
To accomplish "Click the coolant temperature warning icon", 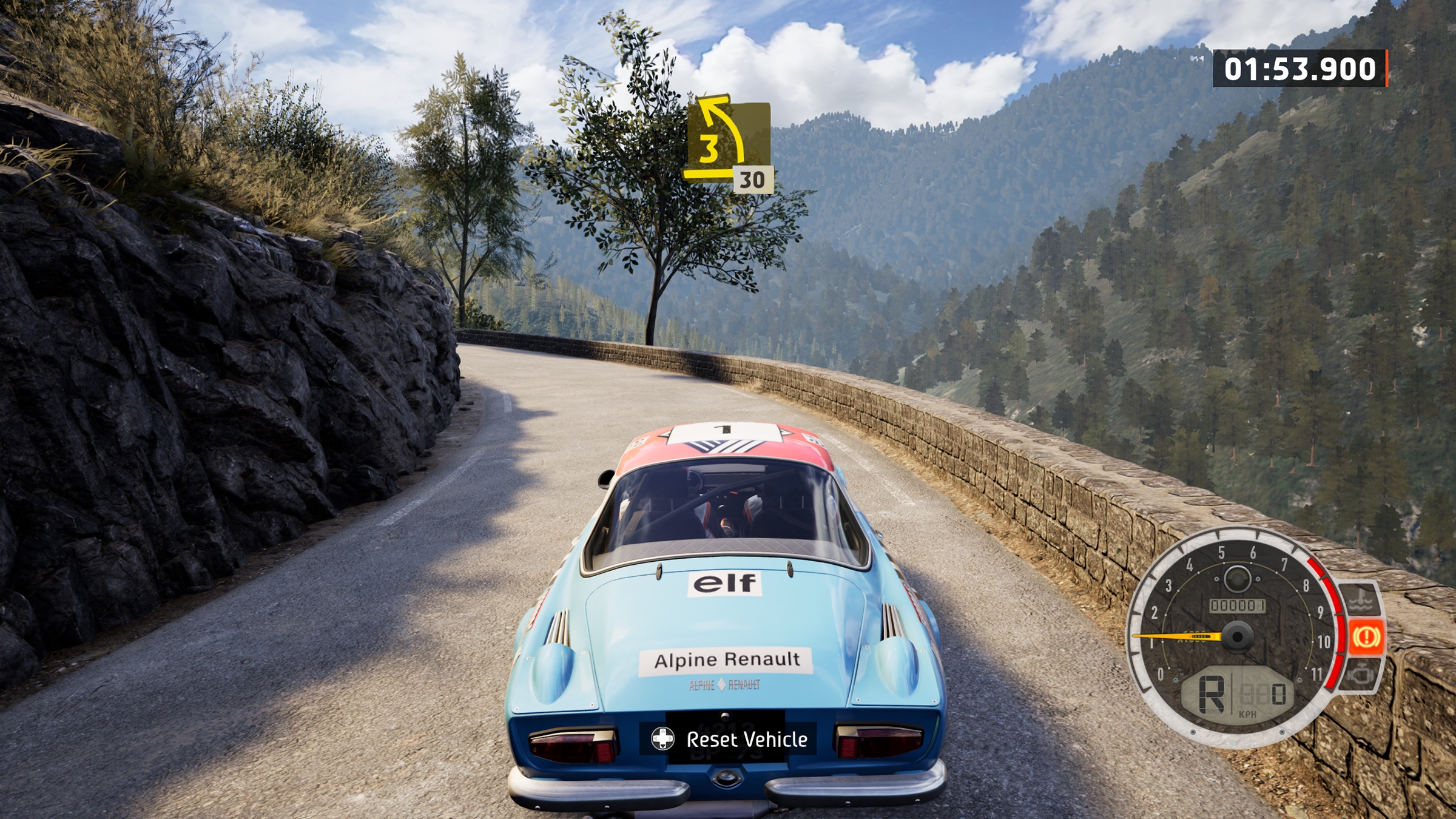I will (x=1361, y=601).
